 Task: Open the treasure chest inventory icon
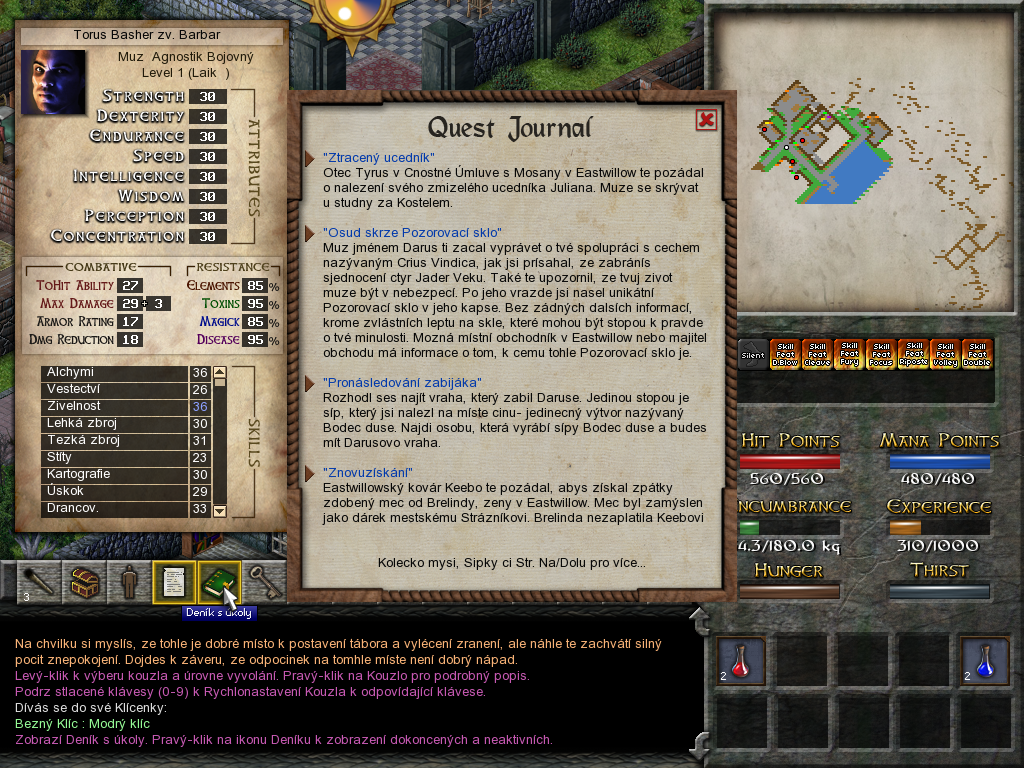point(83,582)
